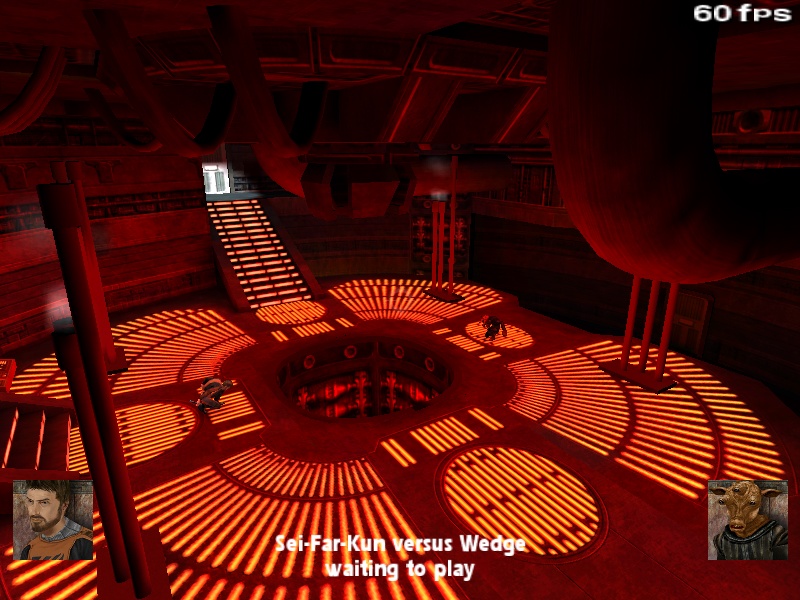The image size is (800, 600).
Task: Select the horned alien player portrait
Action: [747, 519]
